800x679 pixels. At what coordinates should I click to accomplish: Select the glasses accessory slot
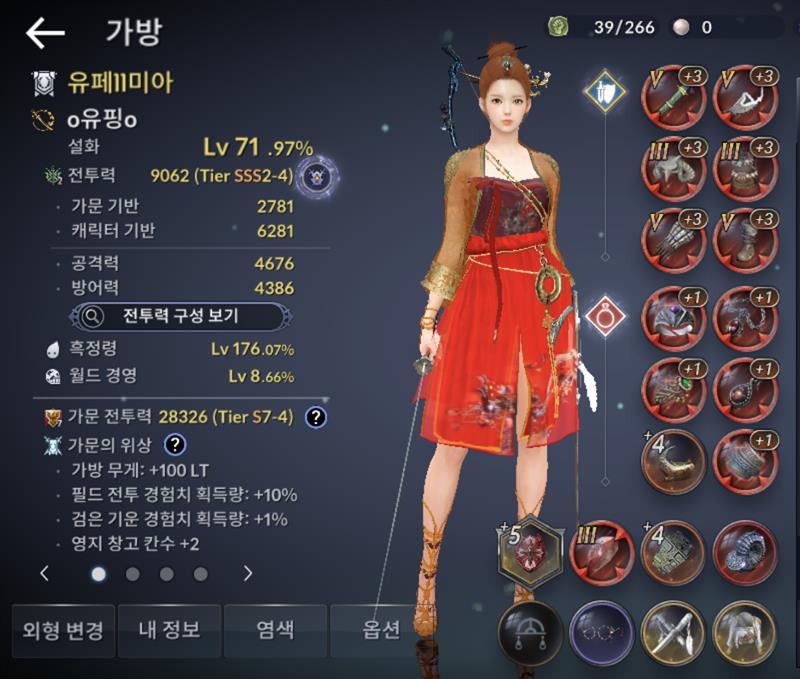tap(601, 632)
